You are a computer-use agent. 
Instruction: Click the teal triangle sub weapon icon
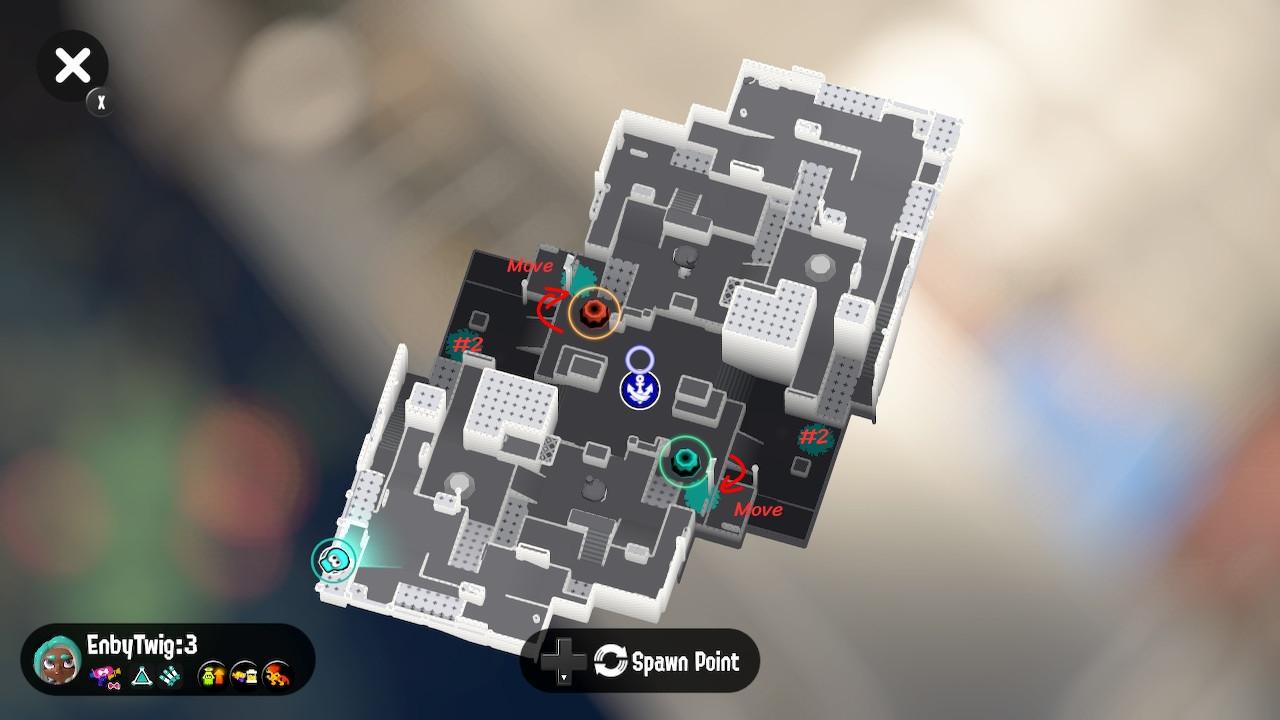141,677
